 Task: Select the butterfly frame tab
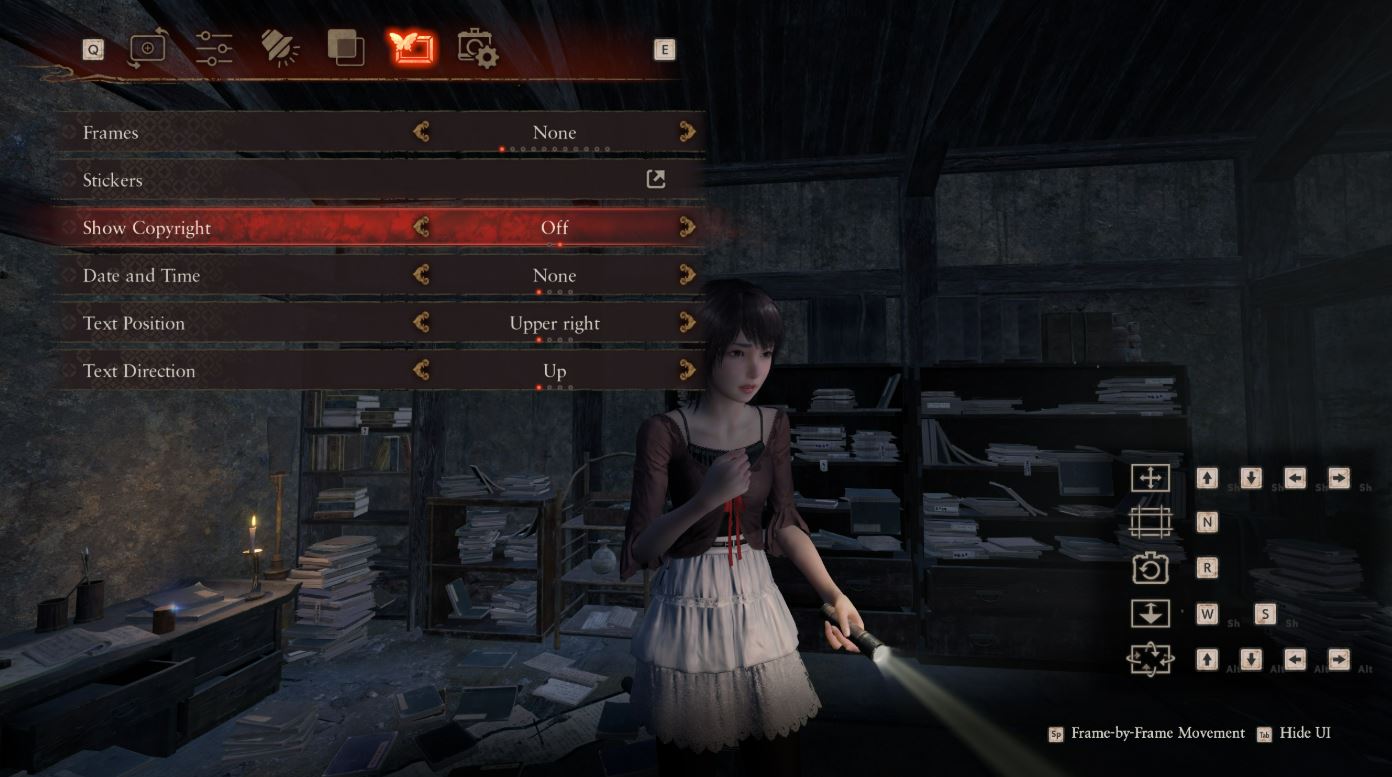pyautogui.click(x=411, y=48)
